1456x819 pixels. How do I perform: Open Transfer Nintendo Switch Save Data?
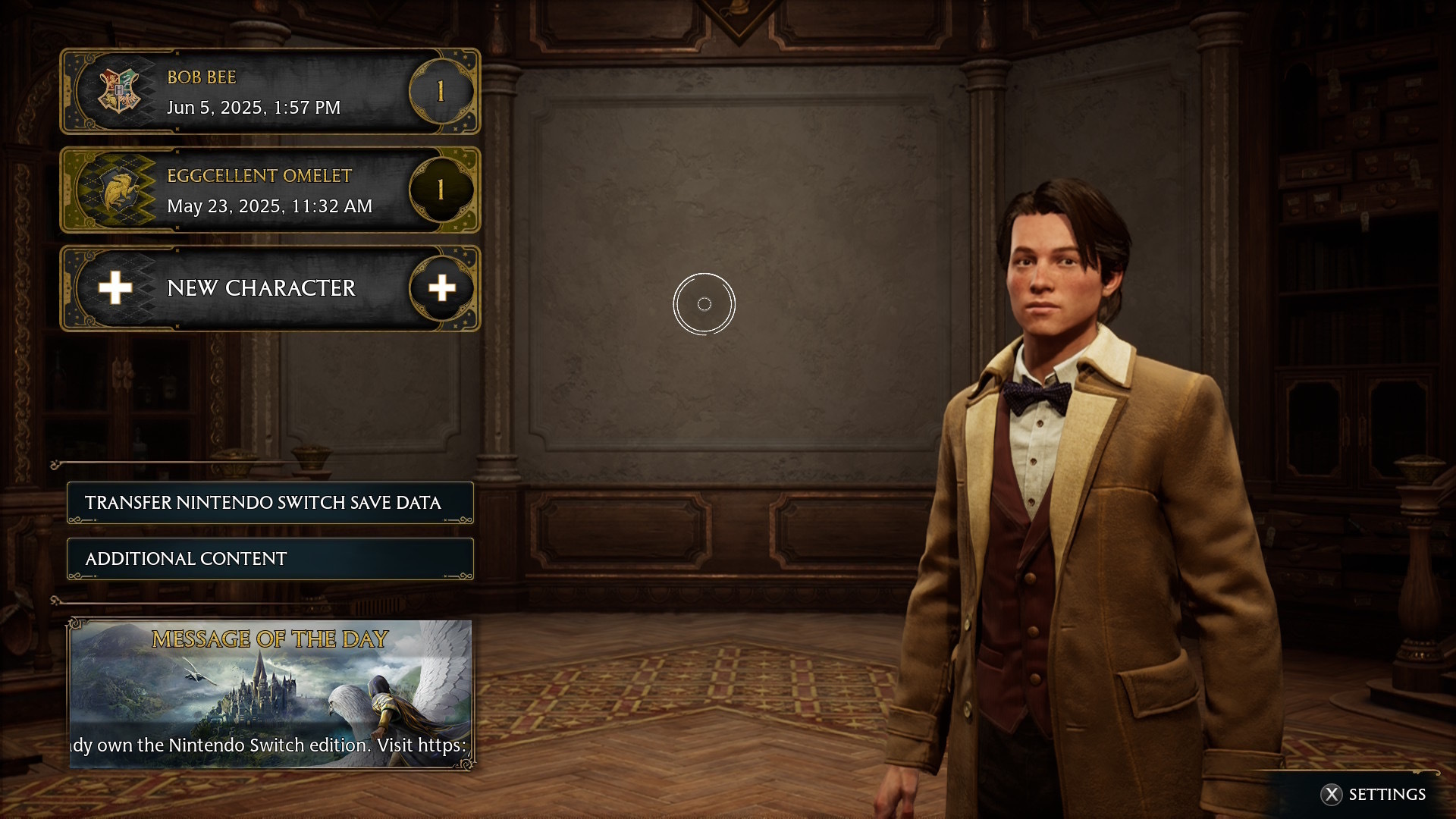pos(270,503)
